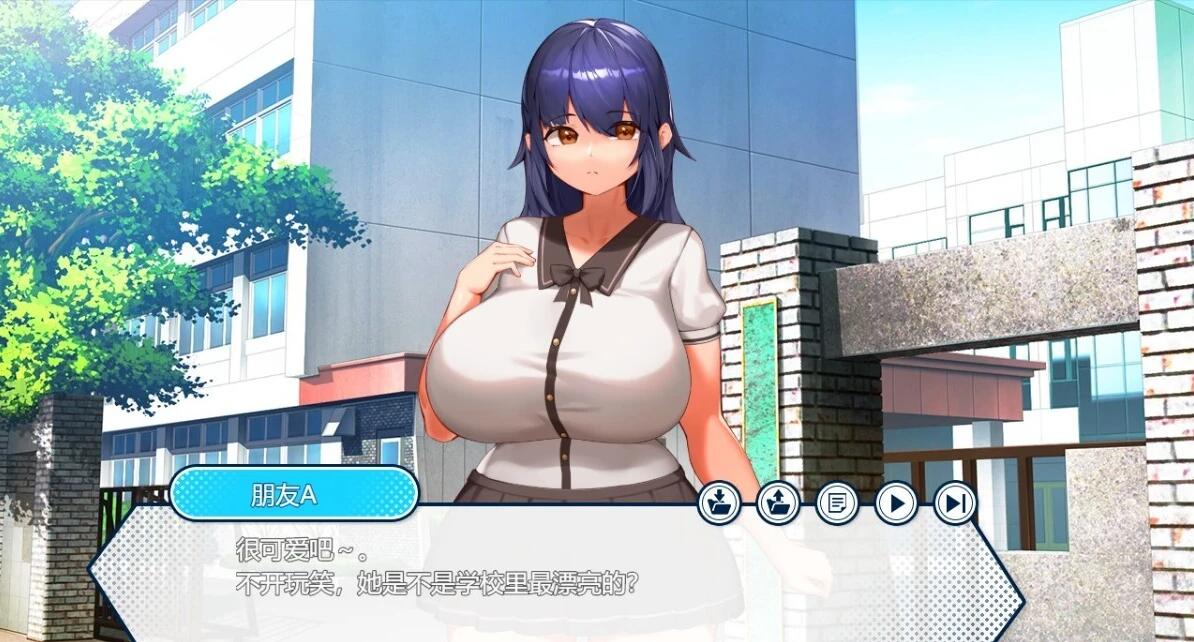Start auto-play with the play triangle button

point(896,502)
